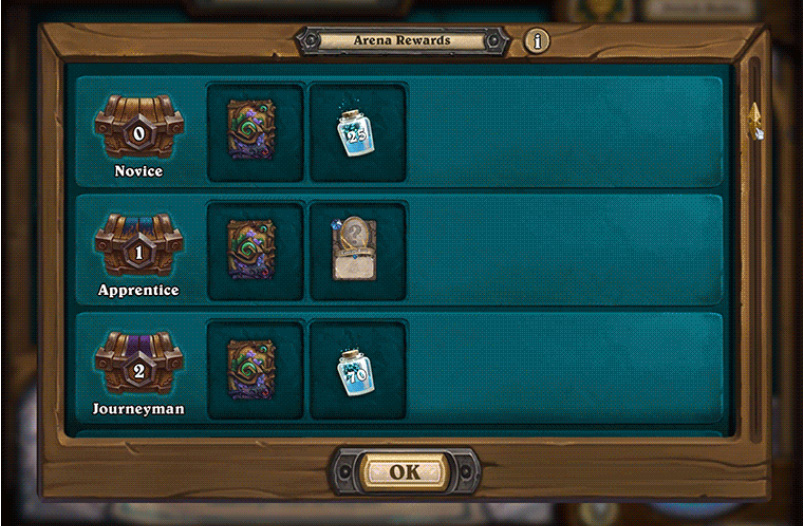Select the Apprentice chest with 1 win
This screenshot has height=526, width=803.
[139, 246]
